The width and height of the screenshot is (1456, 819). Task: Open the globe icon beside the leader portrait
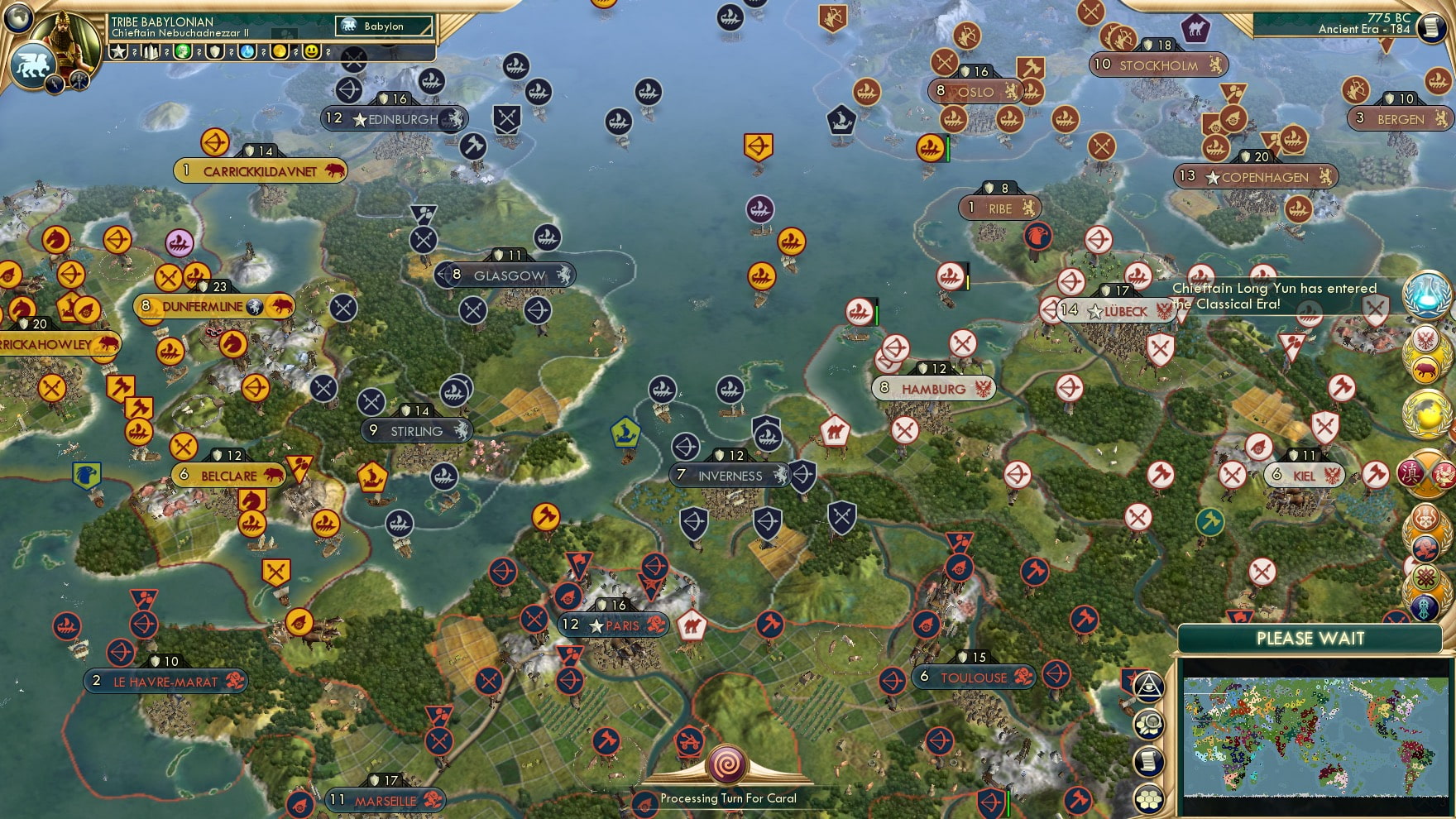point(18,17)
